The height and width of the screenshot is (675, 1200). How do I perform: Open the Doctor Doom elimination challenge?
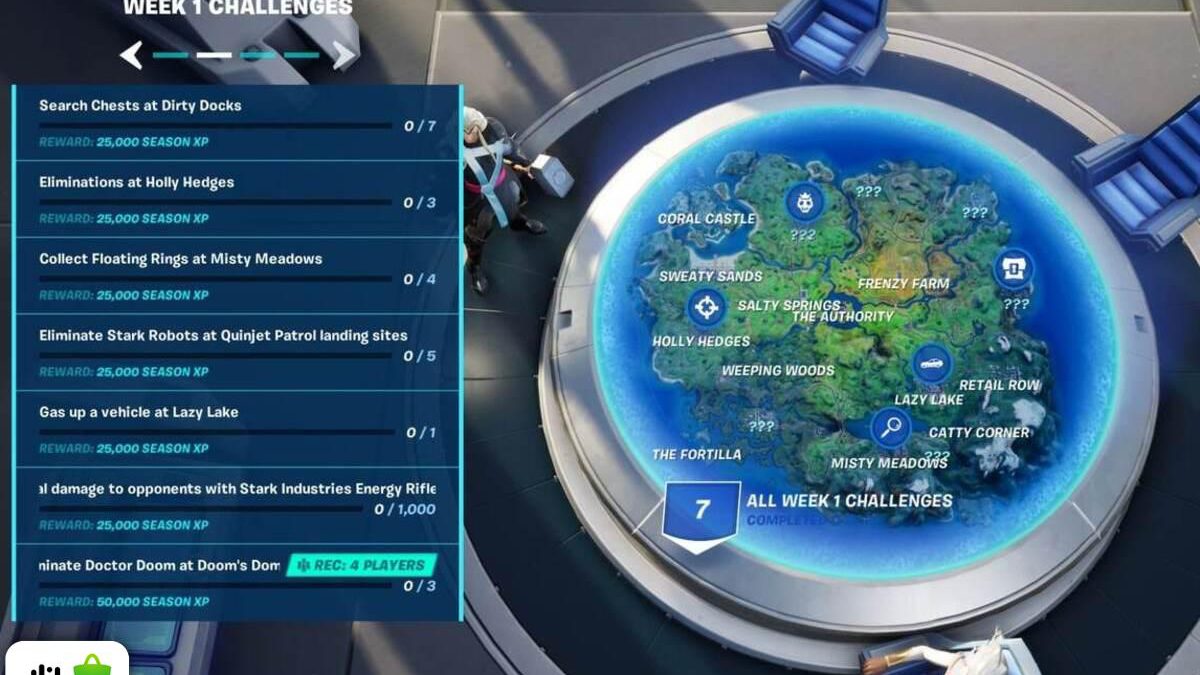tap(237, 582)
